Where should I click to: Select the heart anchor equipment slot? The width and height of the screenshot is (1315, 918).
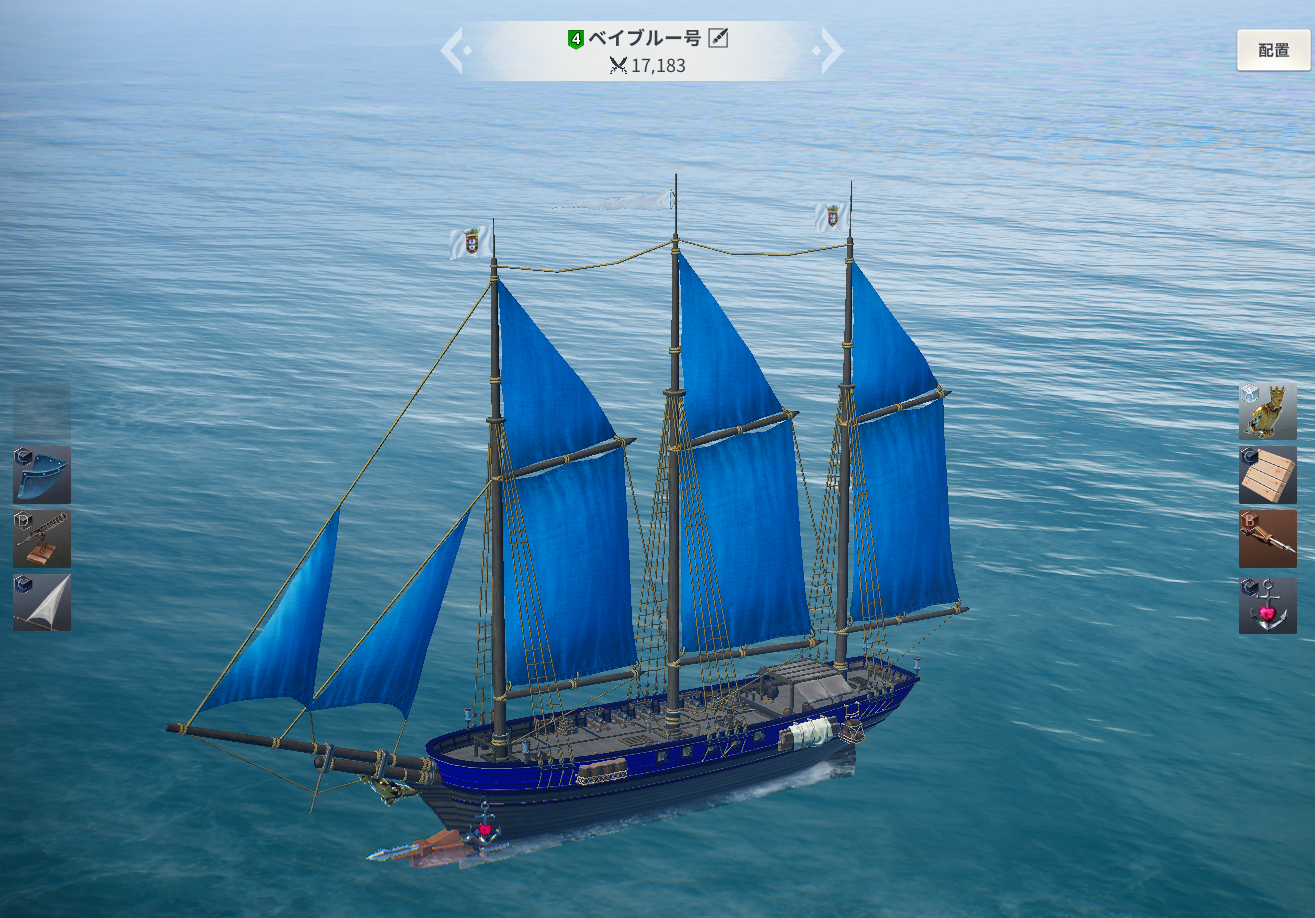pyautogui.click(x=1267, y=605)
